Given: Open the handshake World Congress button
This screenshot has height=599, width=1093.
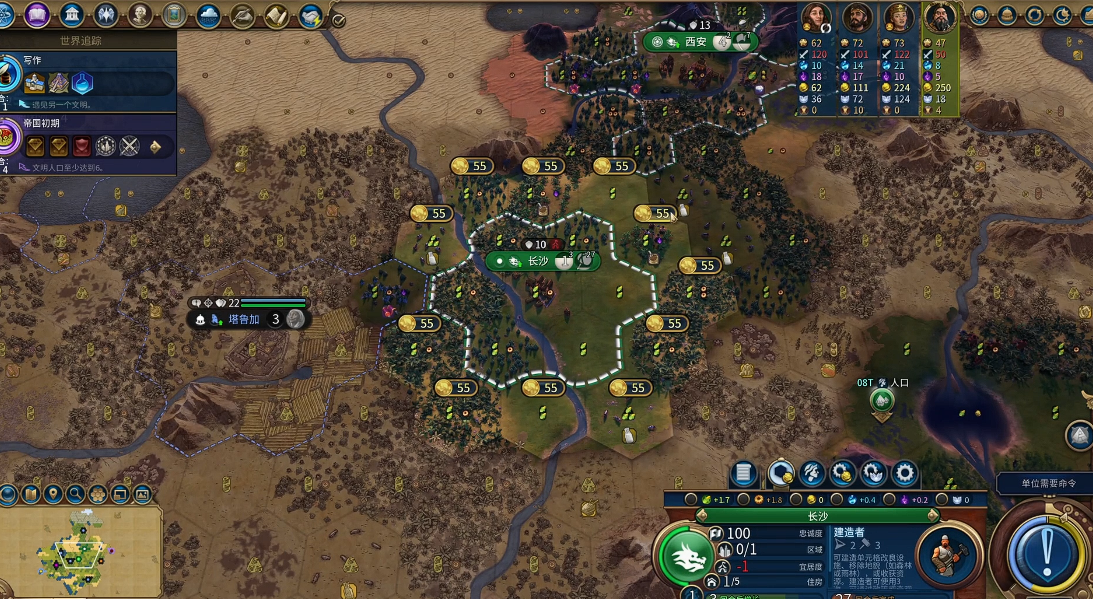Looking at the screenshot, I should [311, 15].
